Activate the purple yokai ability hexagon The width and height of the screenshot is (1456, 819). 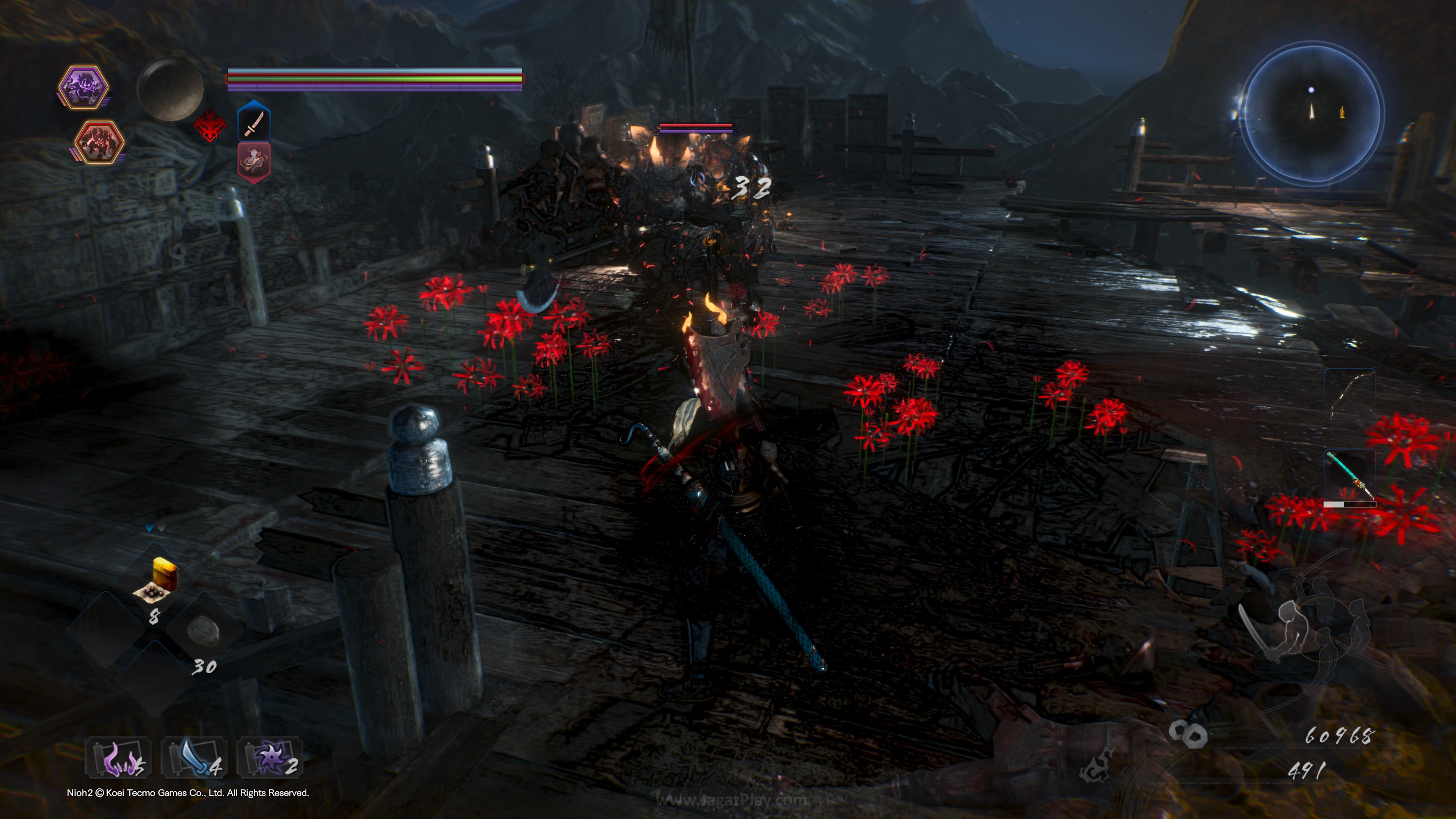[84, 86]
